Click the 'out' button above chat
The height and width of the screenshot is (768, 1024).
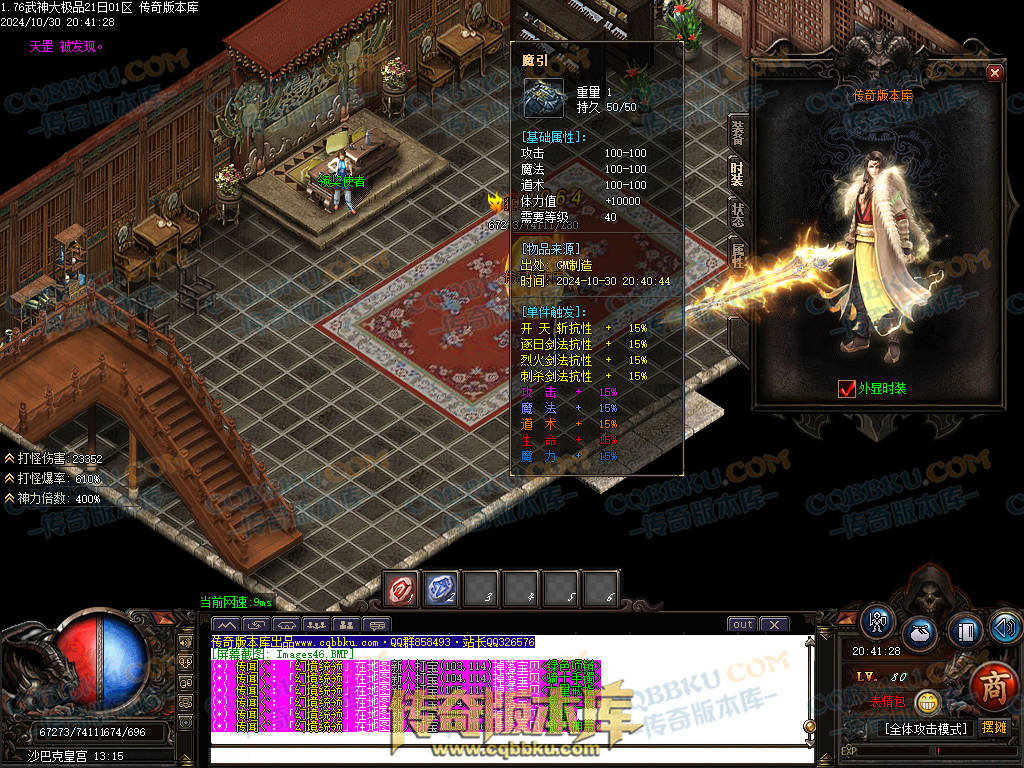tap(742, 625)
